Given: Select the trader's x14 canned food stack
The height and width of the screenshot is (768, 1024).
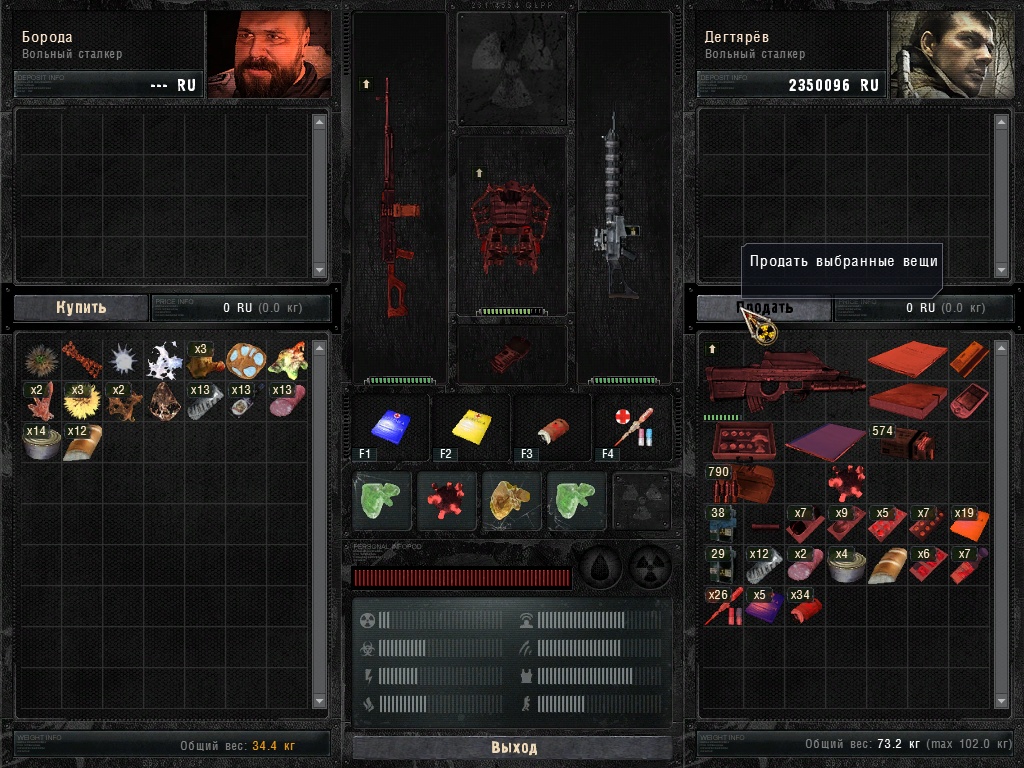Looking at the screenshot, I should [x=39, y=442].
